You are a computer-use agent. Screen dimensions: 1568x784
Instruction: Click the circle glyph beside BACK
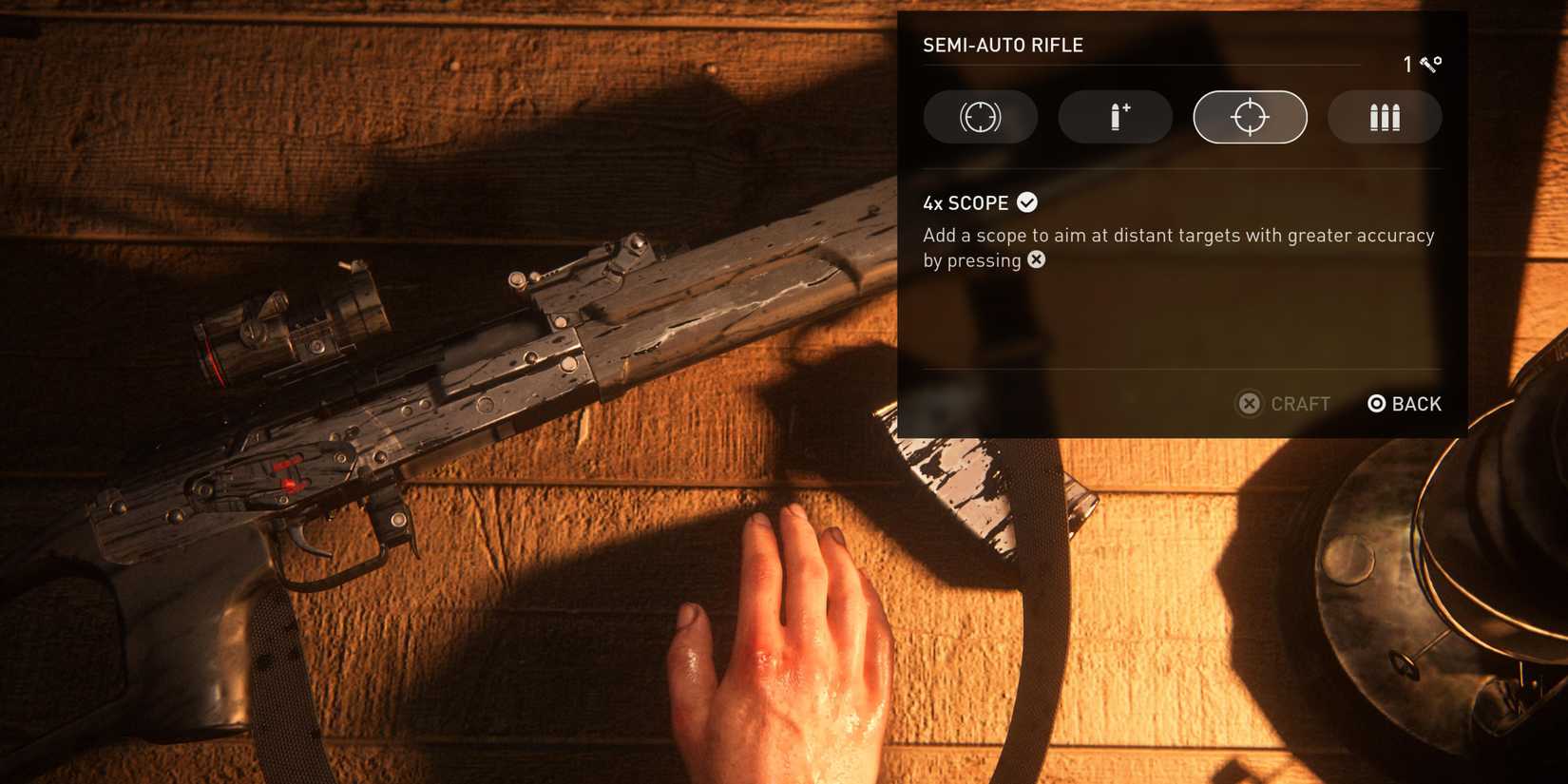[x=1377, y=404]
